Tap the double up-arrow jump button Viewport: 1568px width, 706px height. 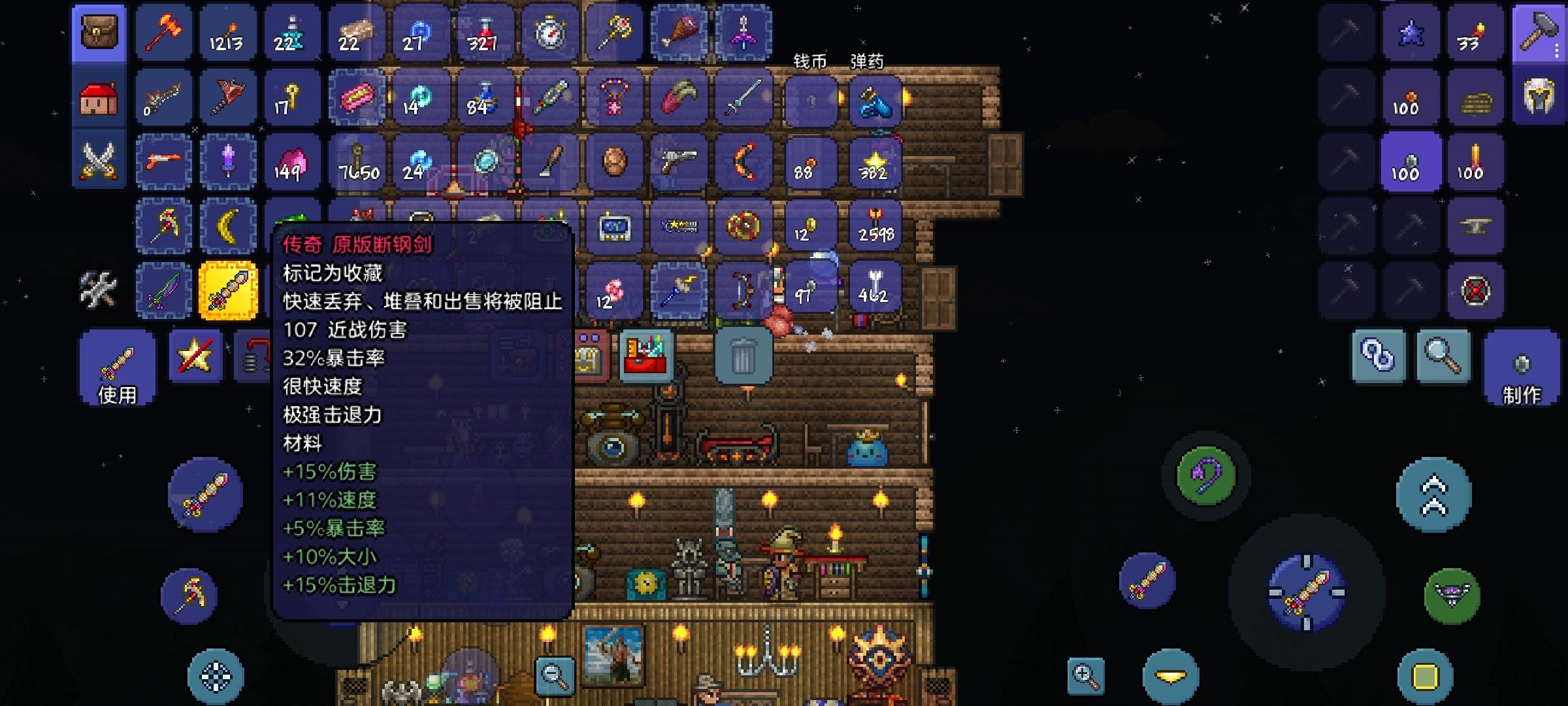1433,496
